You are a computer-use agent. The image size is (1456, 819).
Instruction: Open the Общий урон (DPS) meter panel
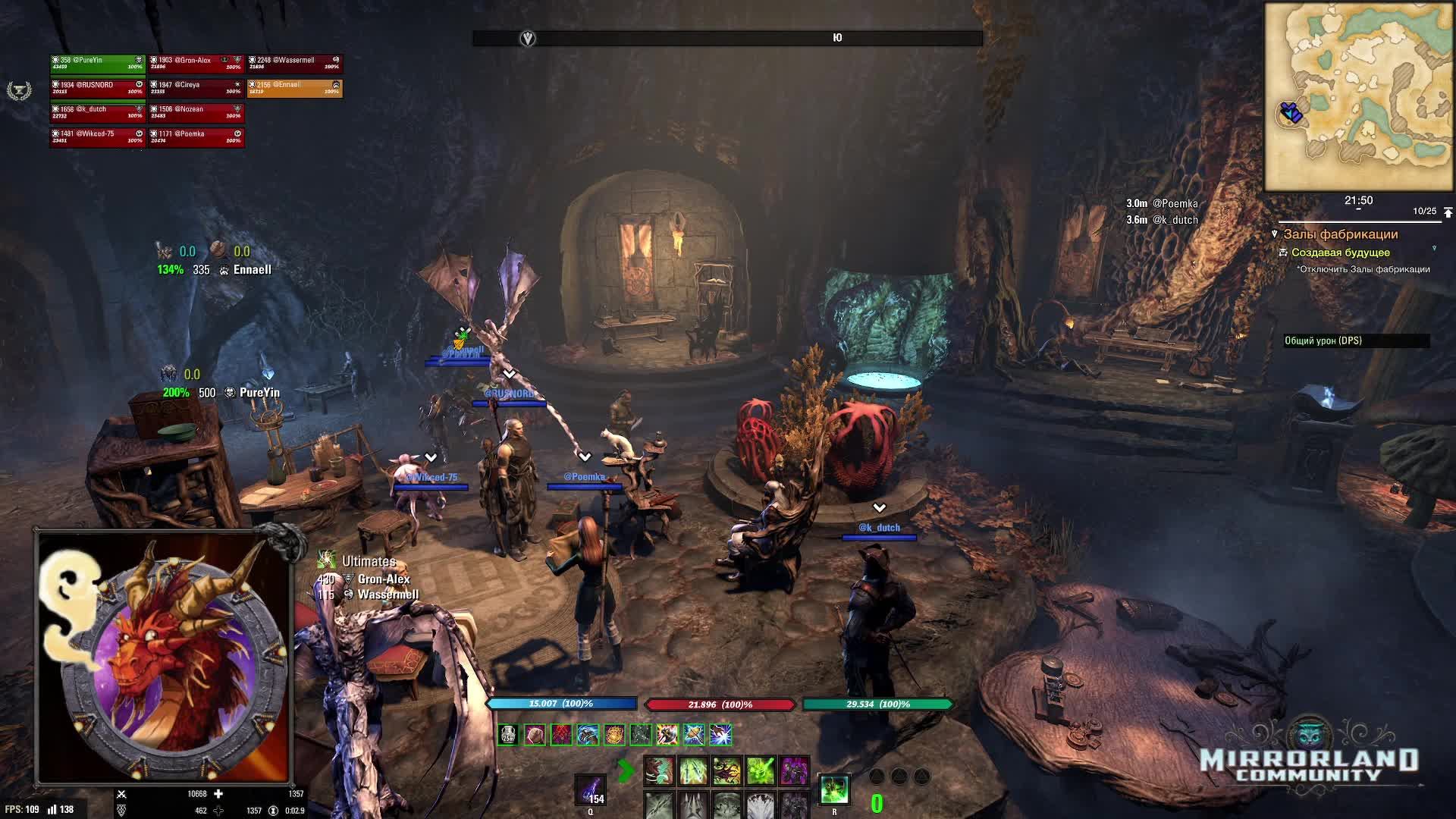click(1356, 341)
